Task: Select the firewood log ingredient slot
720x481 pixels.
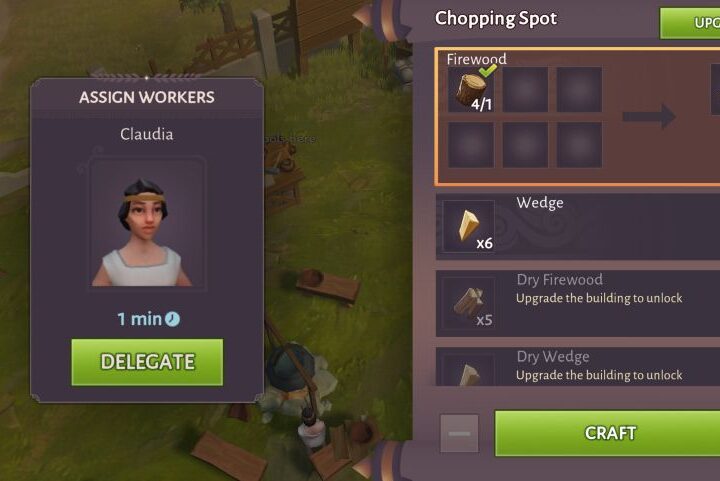Action: 473,90
